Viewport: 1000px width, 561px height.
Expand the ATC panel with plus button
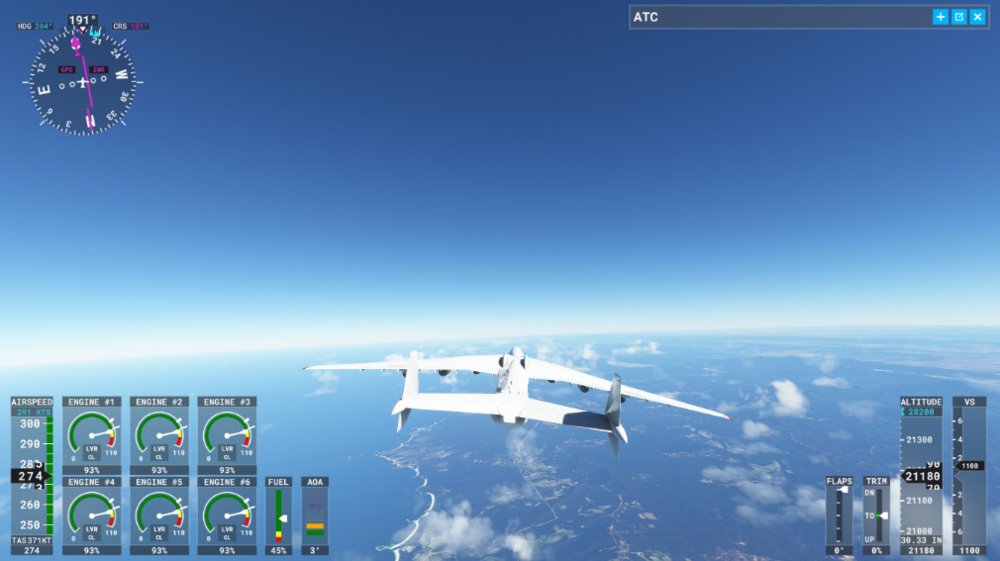coord(941,17)
